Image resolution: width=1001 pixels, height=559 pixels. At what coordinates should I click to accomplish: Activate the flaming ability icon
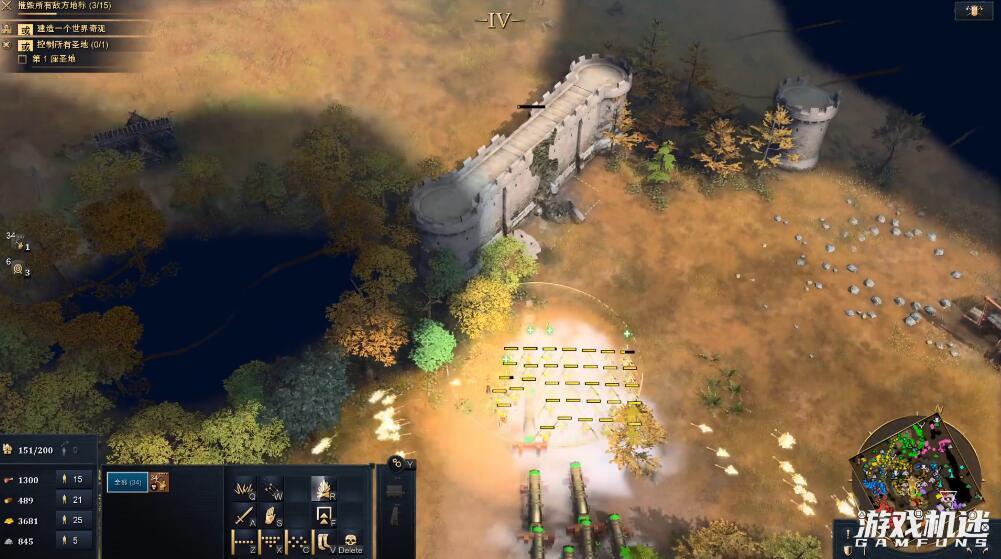point(324,488)
